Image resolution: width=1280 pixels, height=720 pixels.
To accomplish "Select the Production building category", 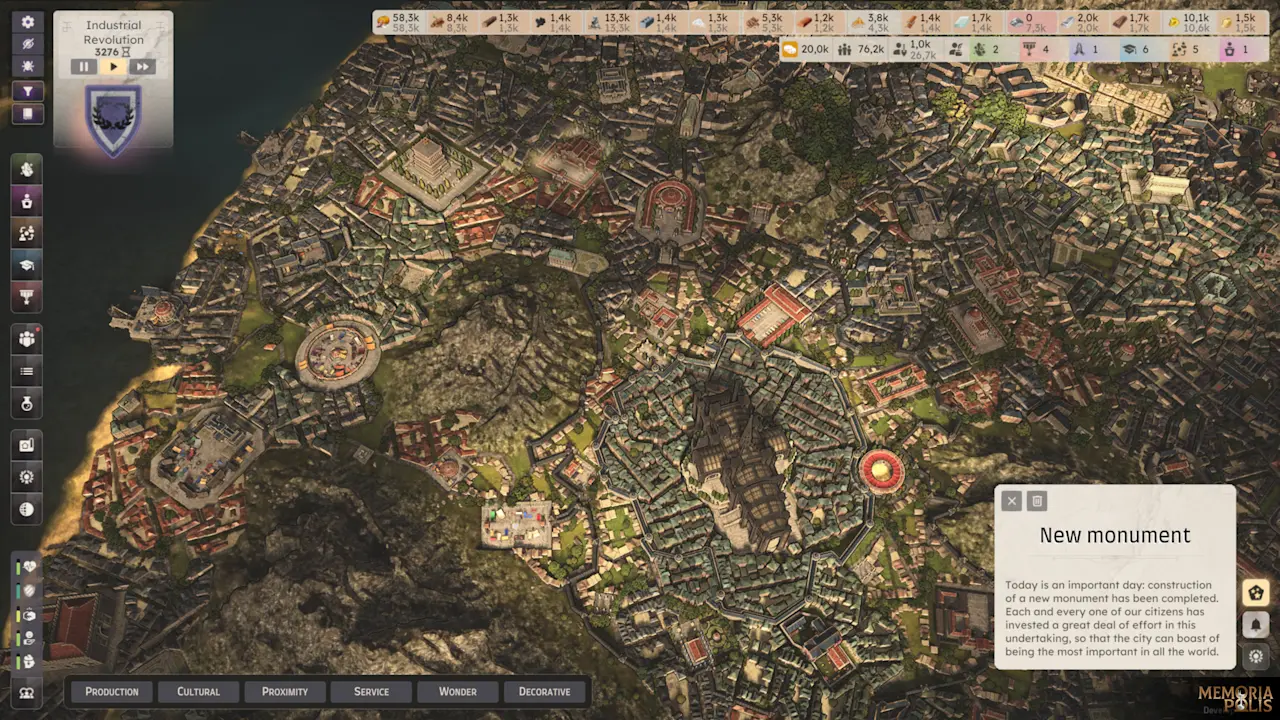I will pyautogui.click(x=112, y=691).
